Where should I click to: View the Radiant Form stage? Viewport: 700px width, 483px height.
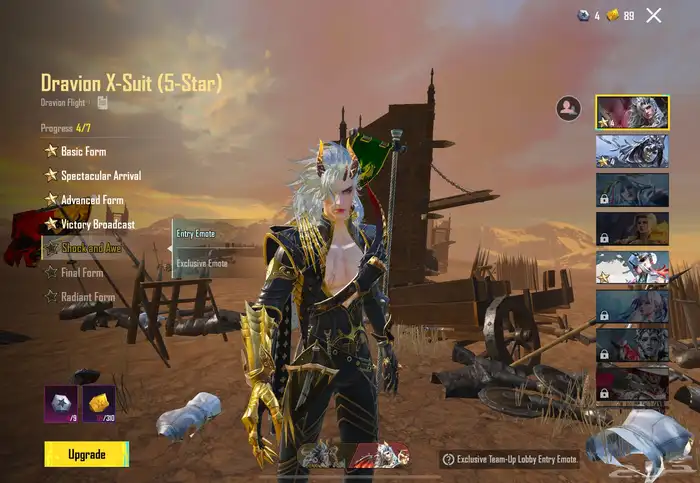click(87, 297)
